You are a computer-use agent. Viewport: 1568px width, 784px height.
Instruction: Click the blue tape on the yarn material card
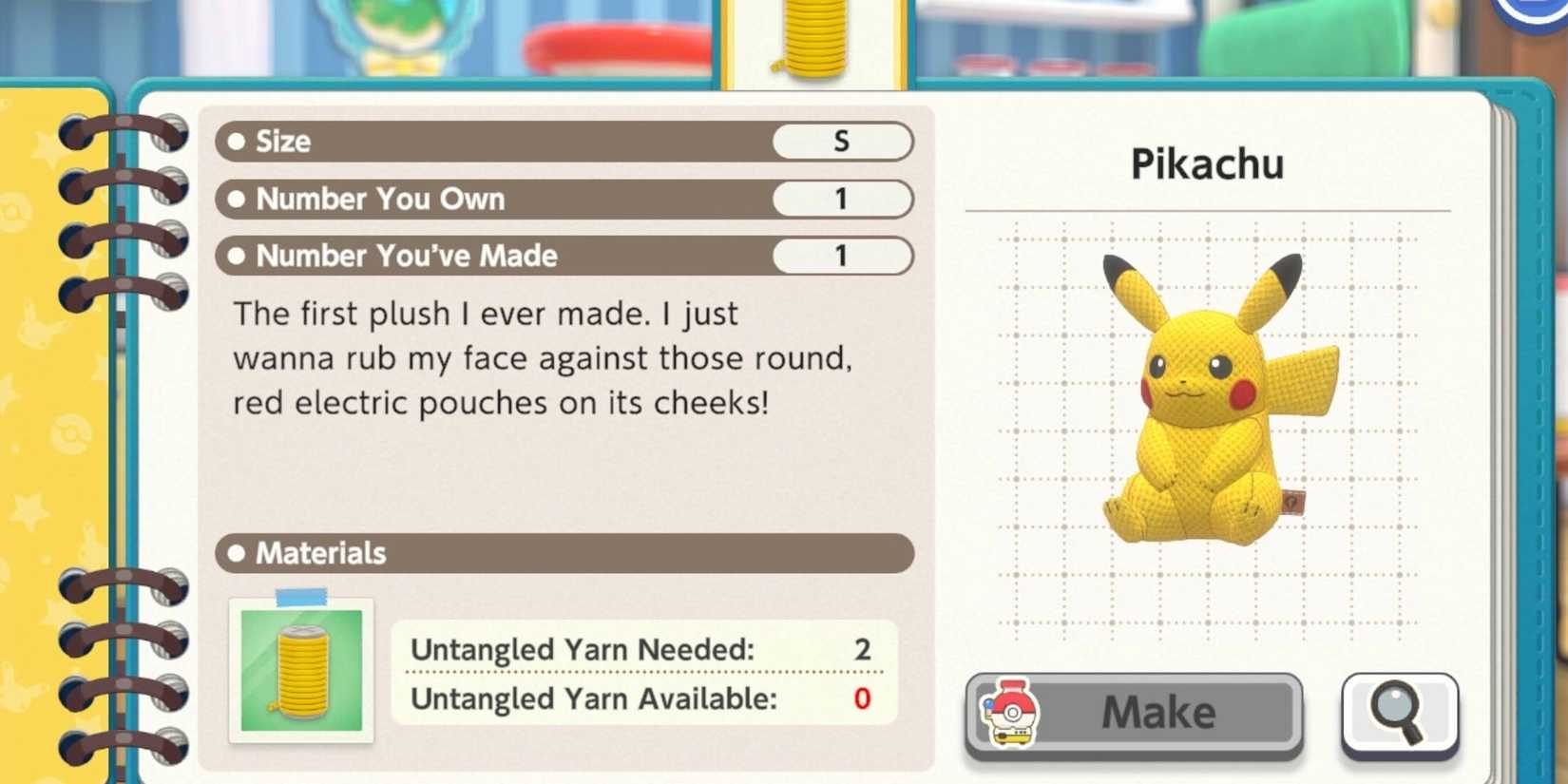[302, 595]
